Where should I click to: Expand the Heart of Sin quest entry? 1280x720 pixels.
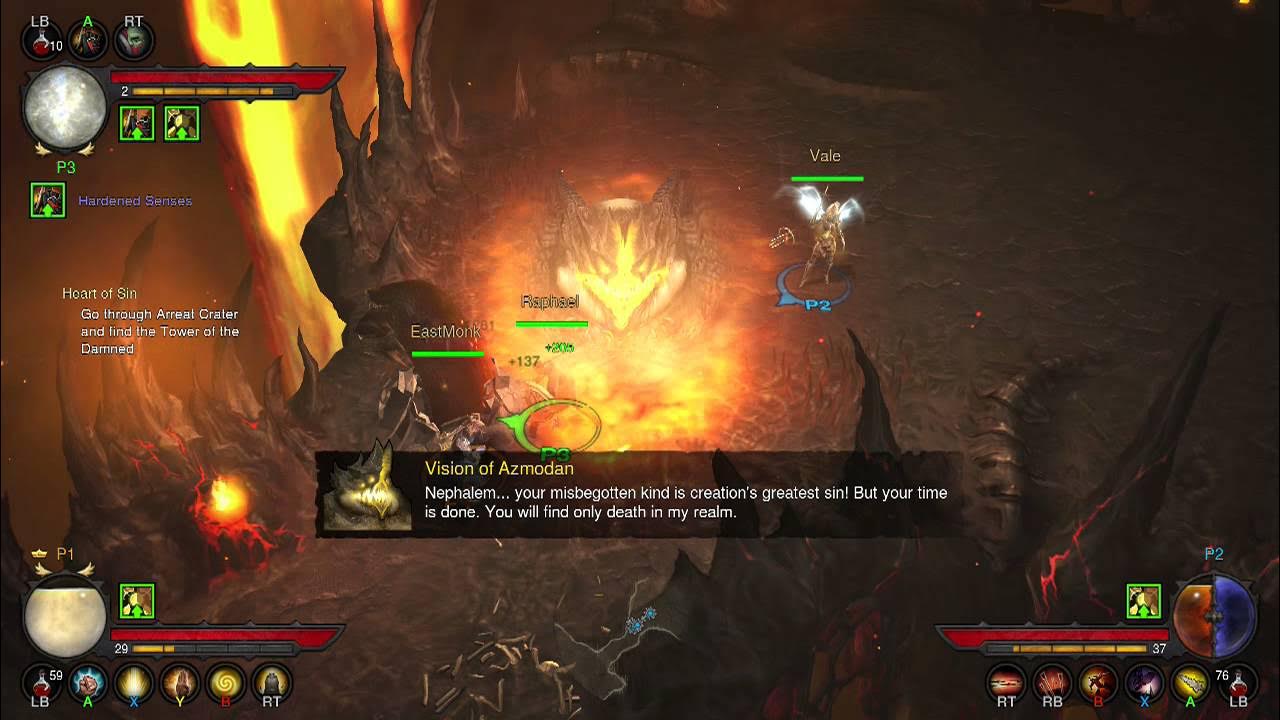(100, 293)
